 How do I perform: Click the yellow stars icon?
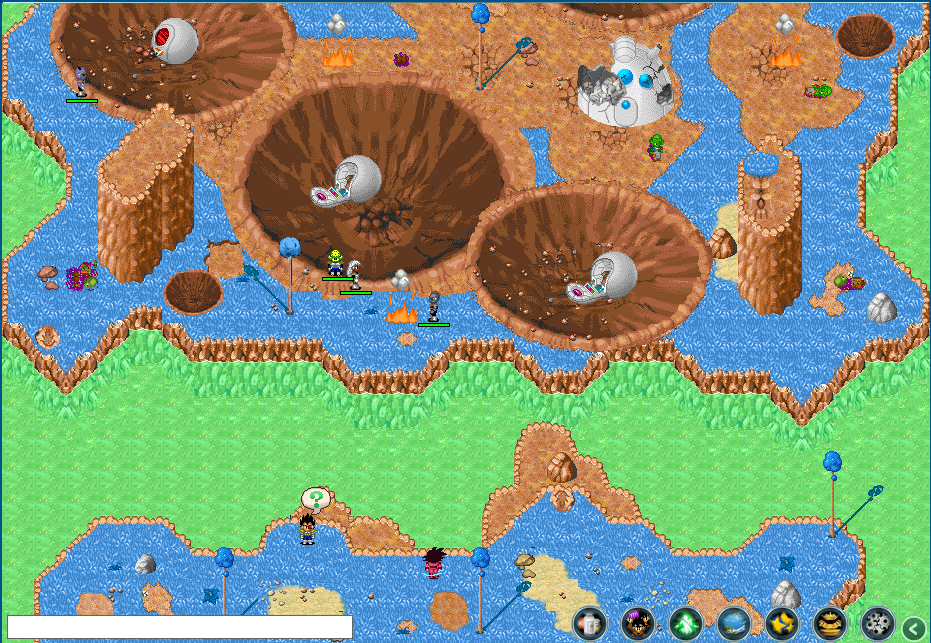[x=782, y=624]
